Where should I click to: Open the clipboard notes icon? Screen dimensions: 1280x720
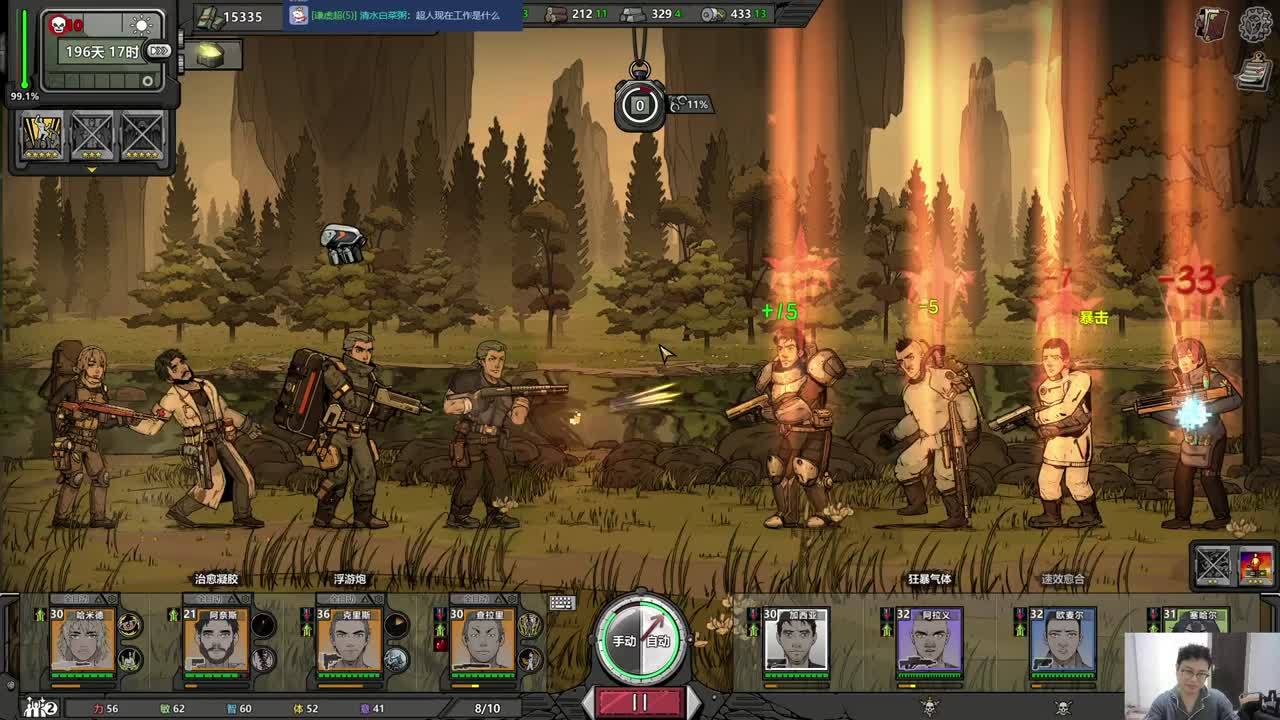coord(1252,71)
